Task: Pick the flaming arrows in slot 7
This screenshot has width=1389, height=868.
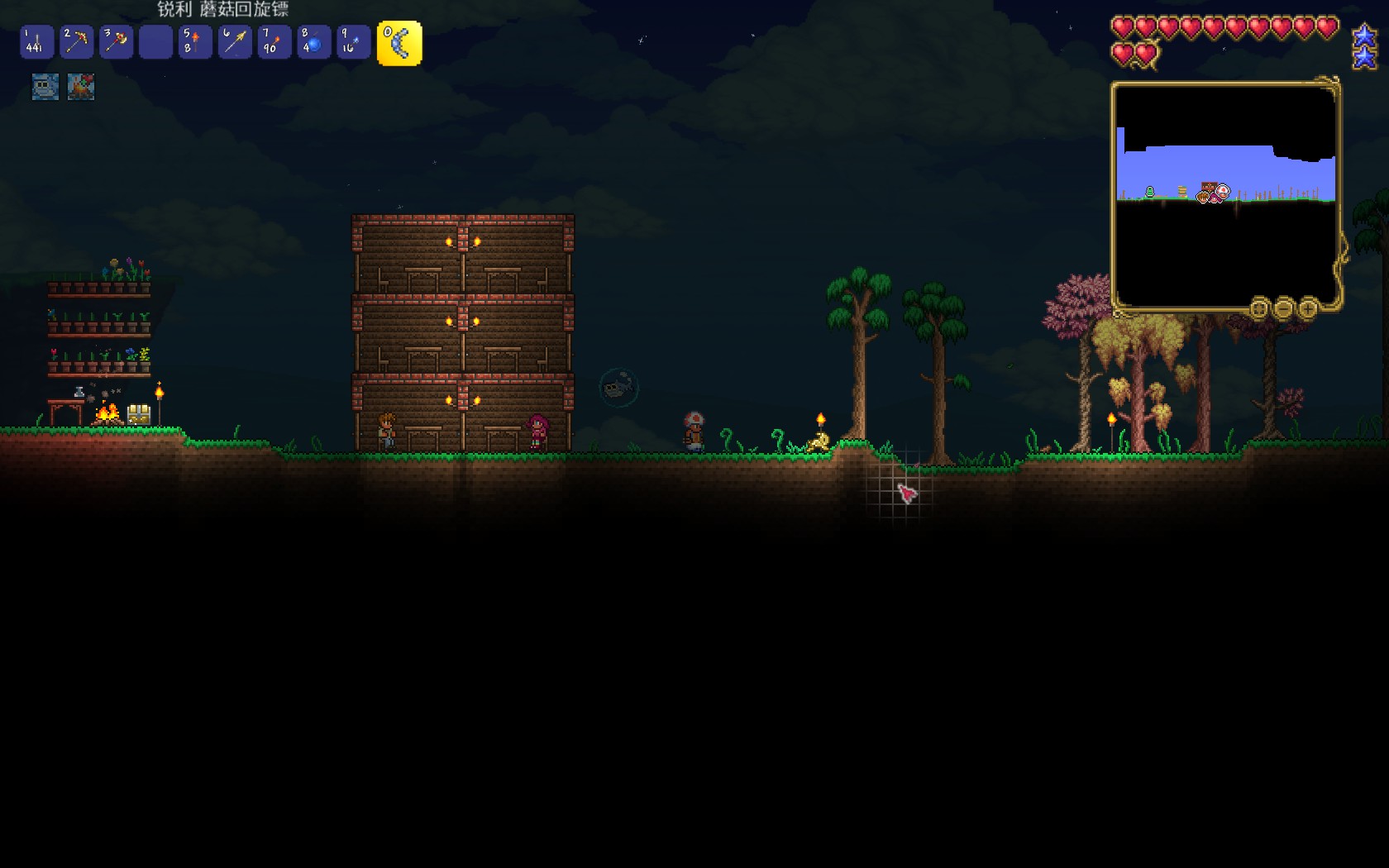Action: pos(274,42)
